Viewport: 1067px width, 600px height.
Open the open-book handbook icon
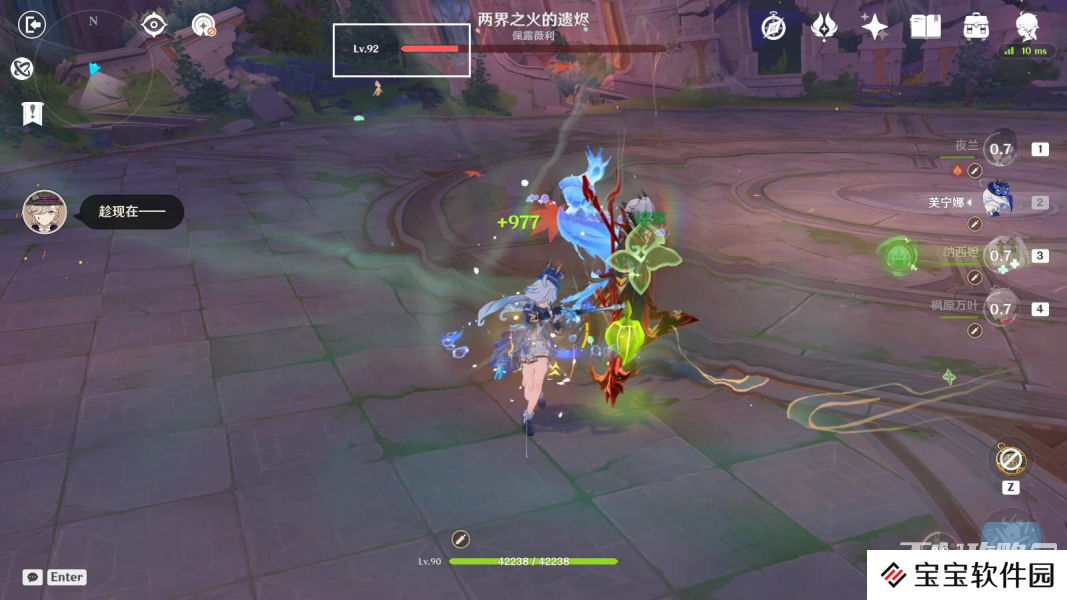click(x=926, y=27)
